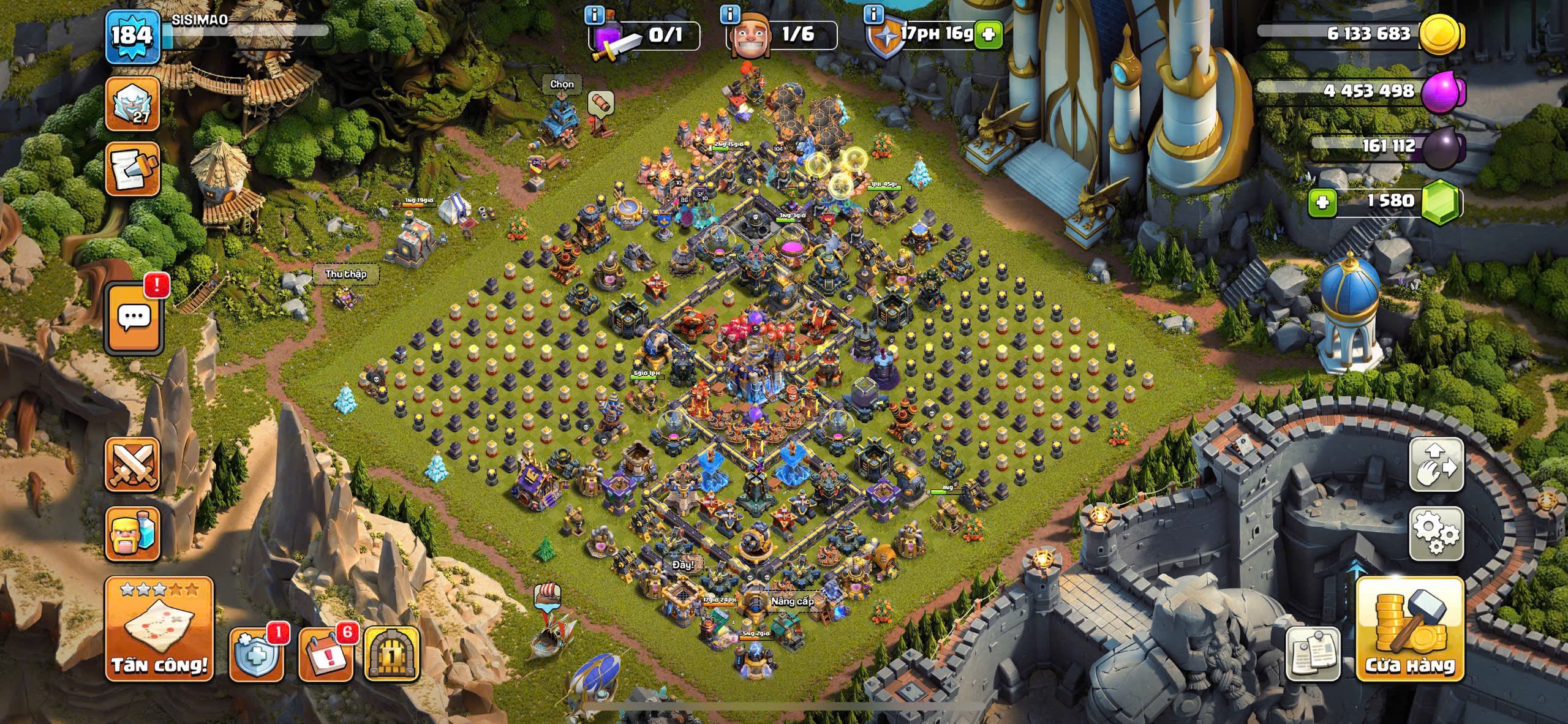Open the chat speech bubble panel

134,318
